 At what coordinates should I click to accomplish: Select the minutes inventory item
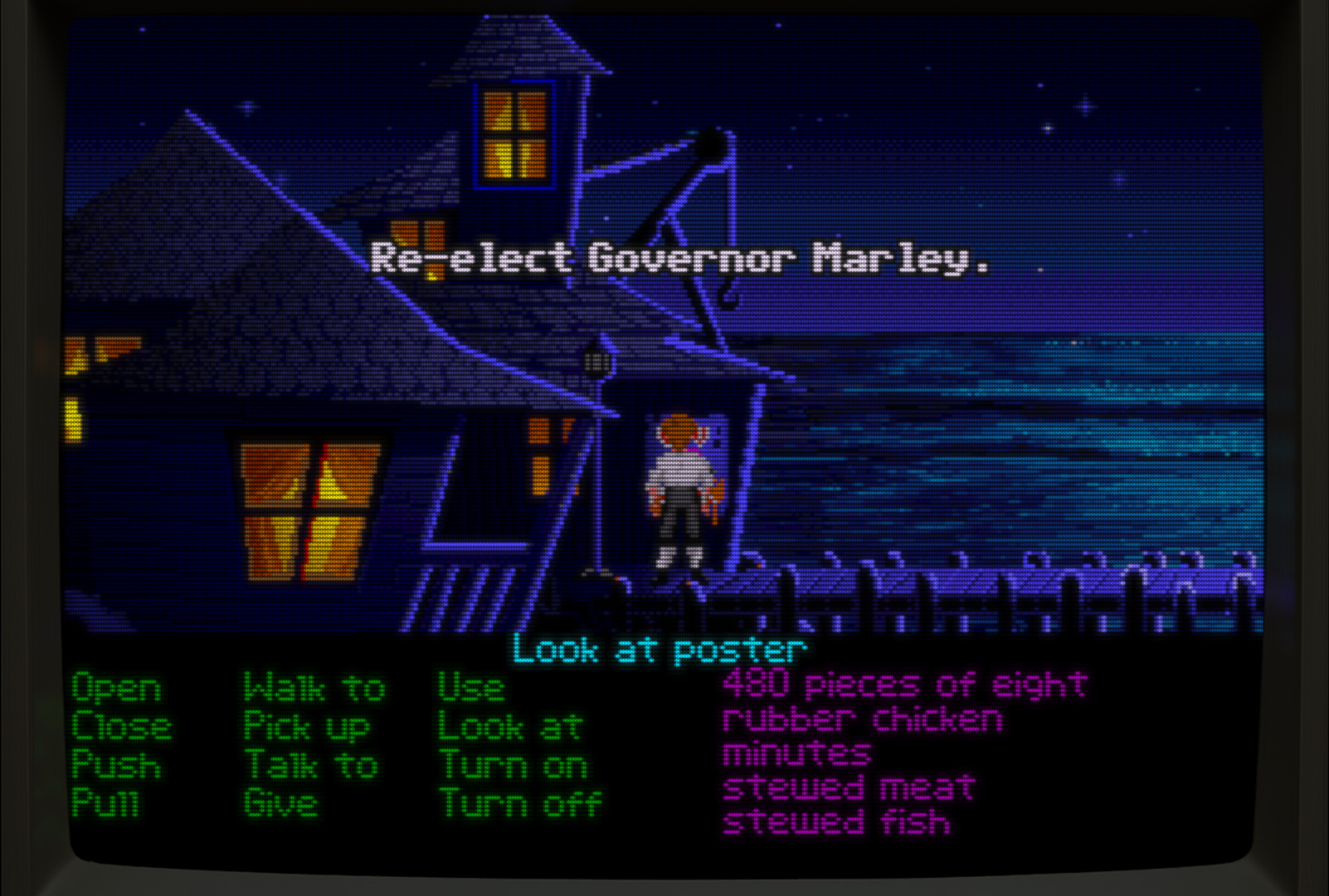tap(796, 754)
